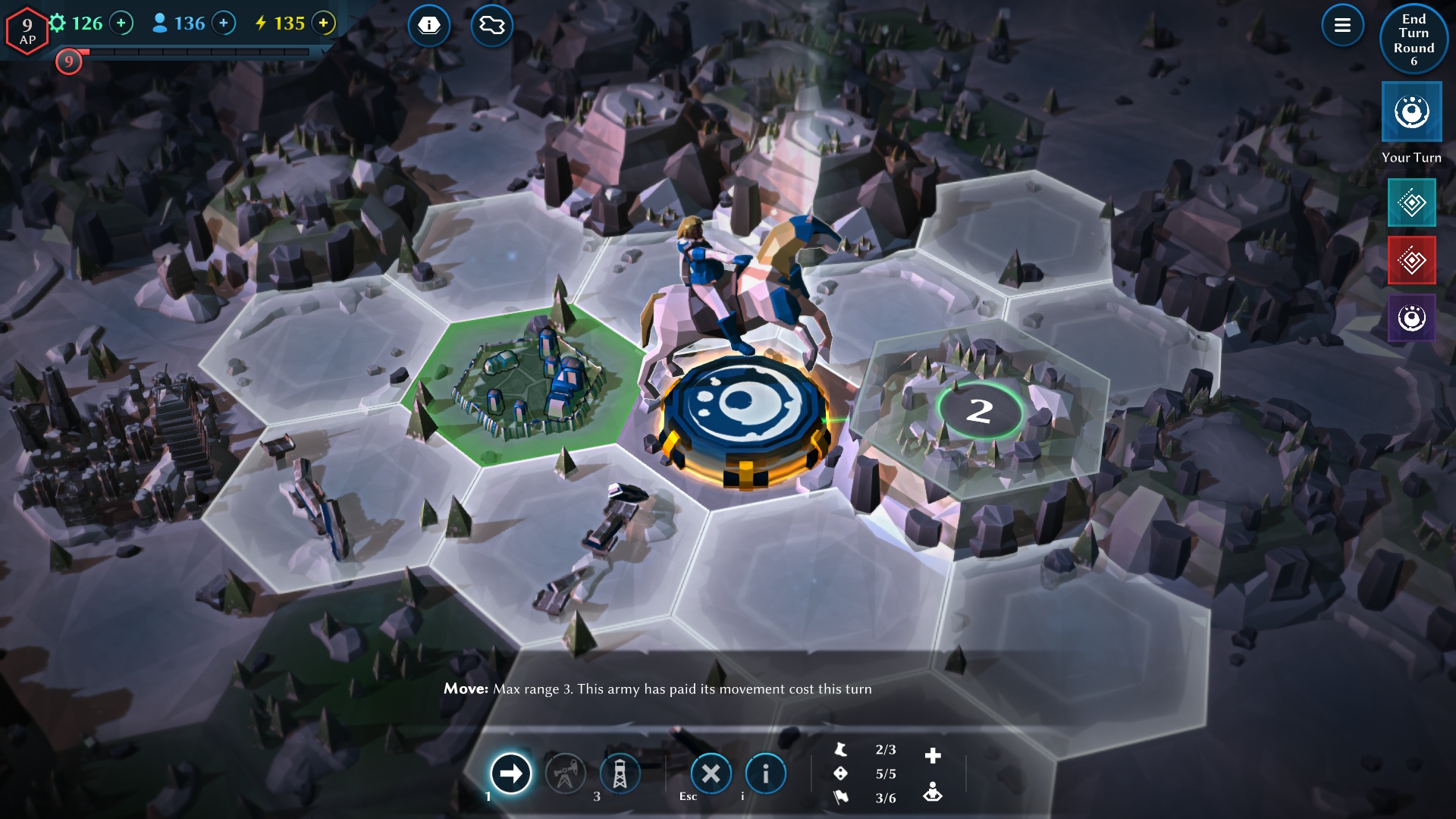Toggle the teal faction icon on right sidebar
The height and width of the screenshot is (819, 1456).
tap(1412, 202)
